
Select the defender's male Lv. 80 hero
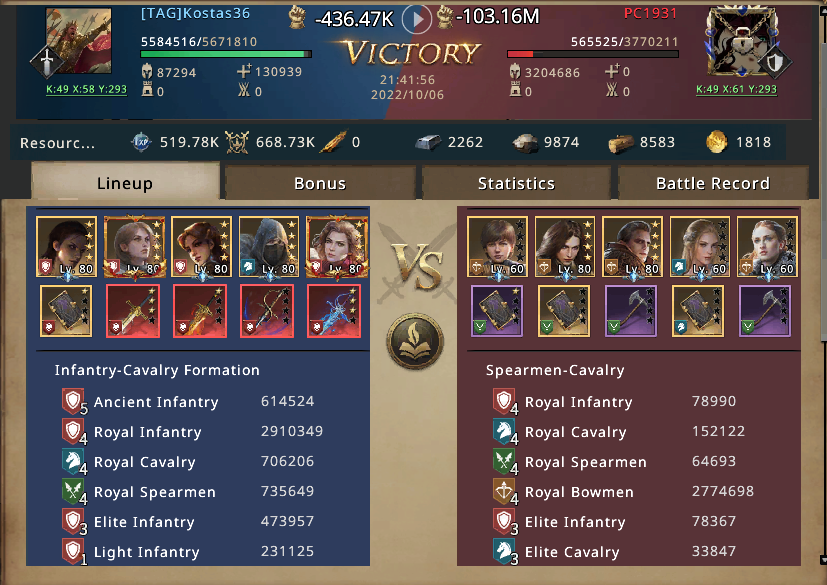pos(631,246)
